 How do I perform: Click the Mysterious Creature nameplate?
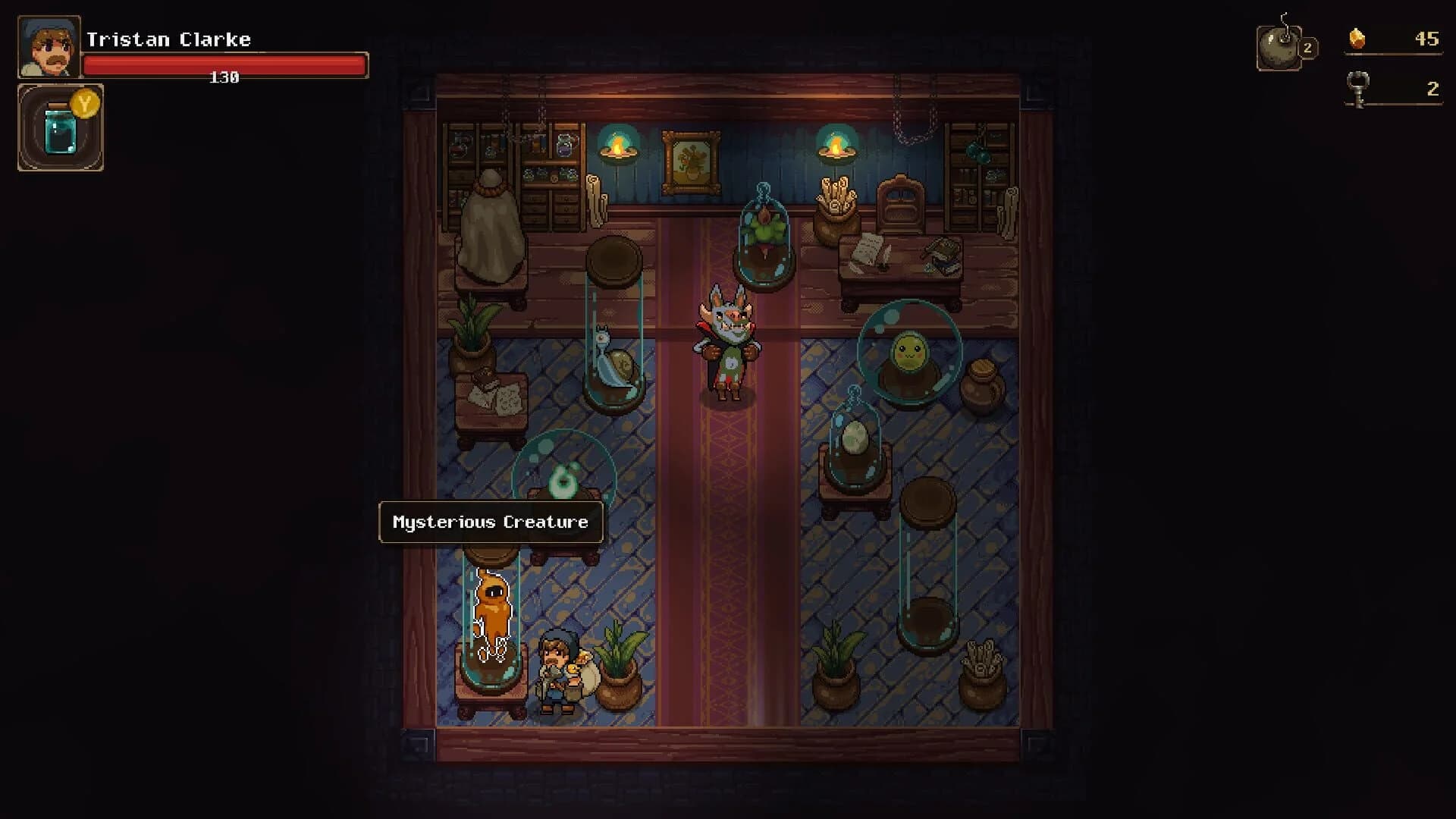[489, 522]
